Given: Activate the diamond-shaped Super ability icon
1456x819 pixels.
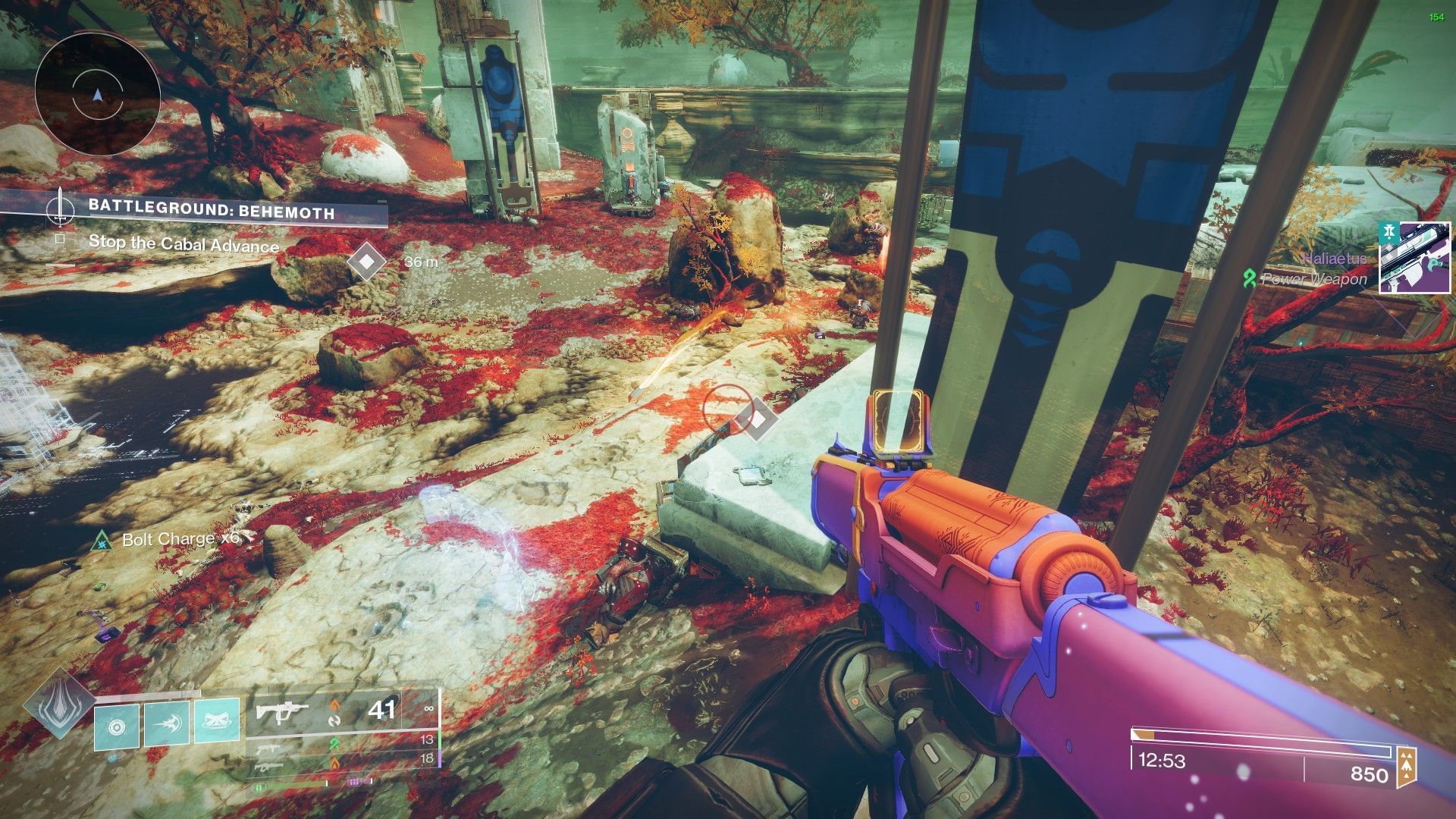Looking at the screenshot, I should pos(58,704).
